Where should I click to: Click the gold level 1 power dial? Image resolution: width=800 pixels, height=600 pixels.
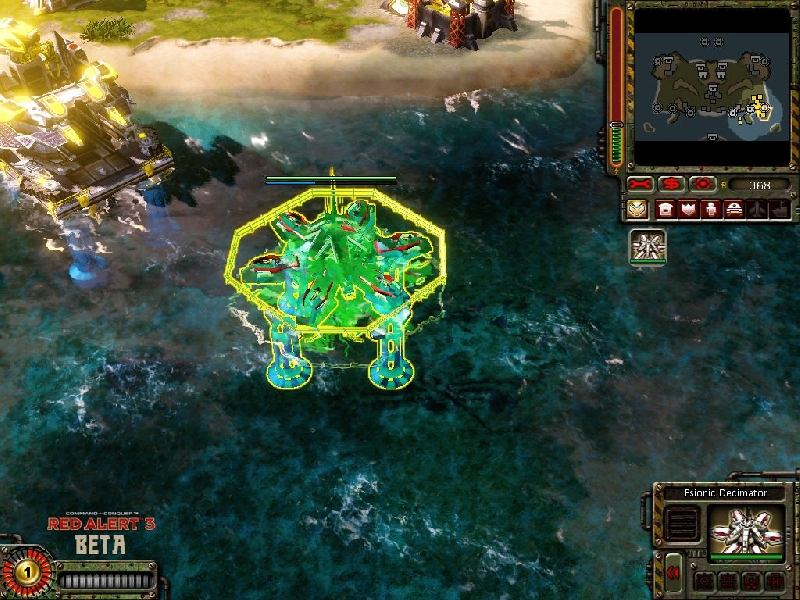(x=27, y=573)
